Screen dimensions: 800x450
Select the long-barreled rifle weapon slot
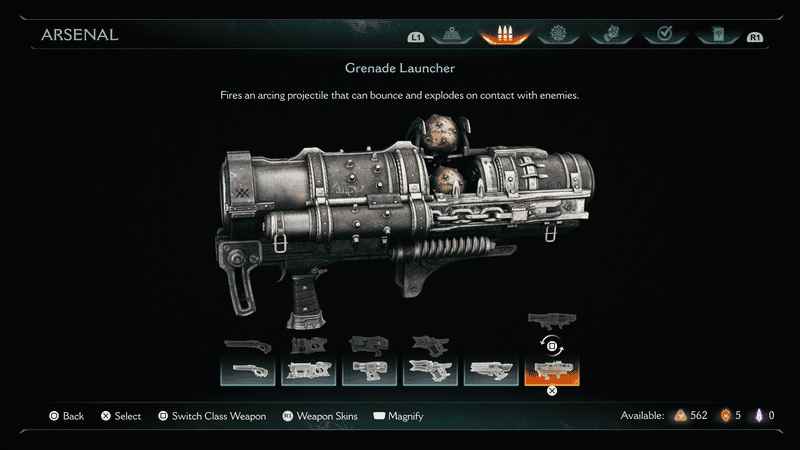(491, 372)
